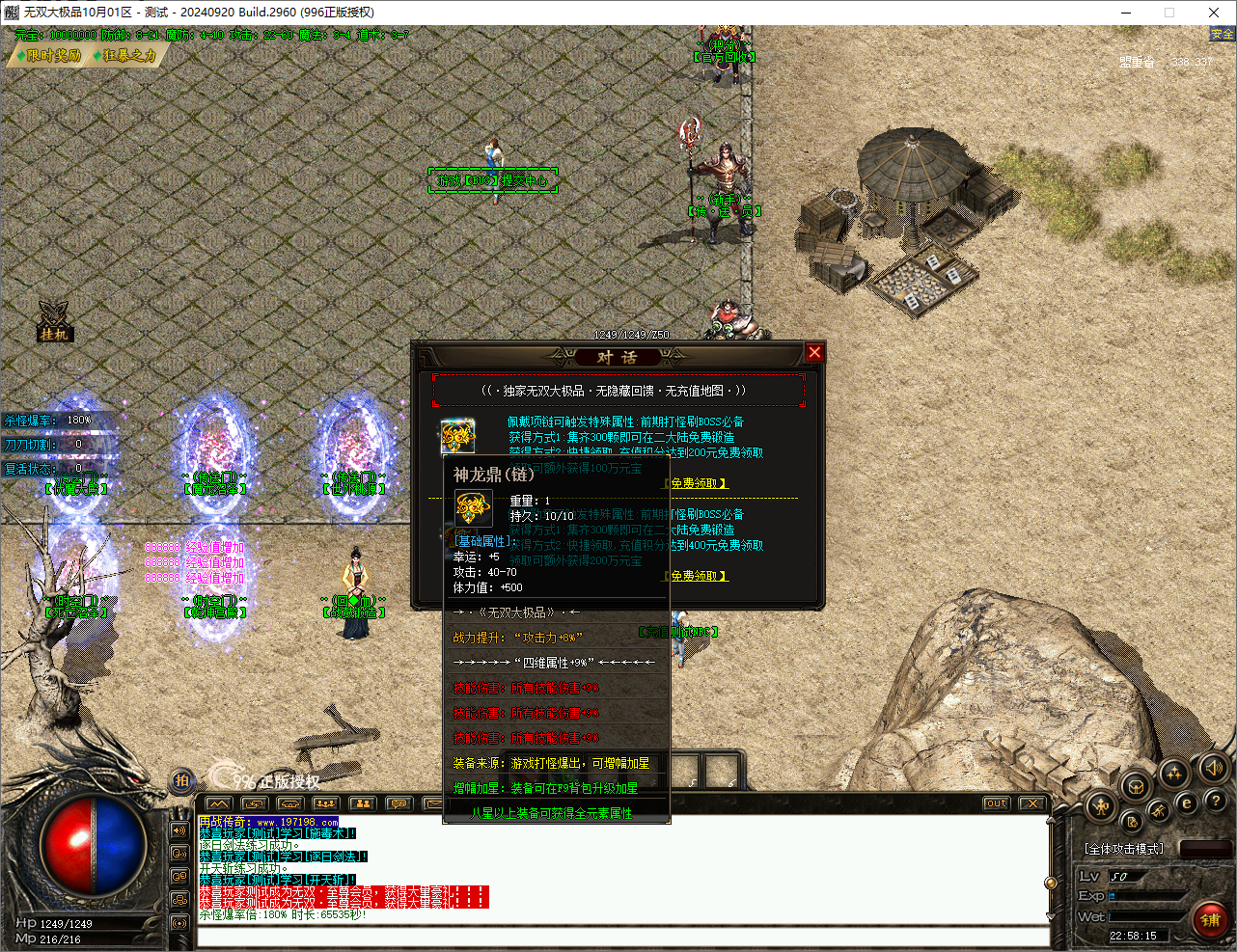Open the mail envelope icon in chat toolbar
The height and width of the screenshot is (952, 1237).
434,803
